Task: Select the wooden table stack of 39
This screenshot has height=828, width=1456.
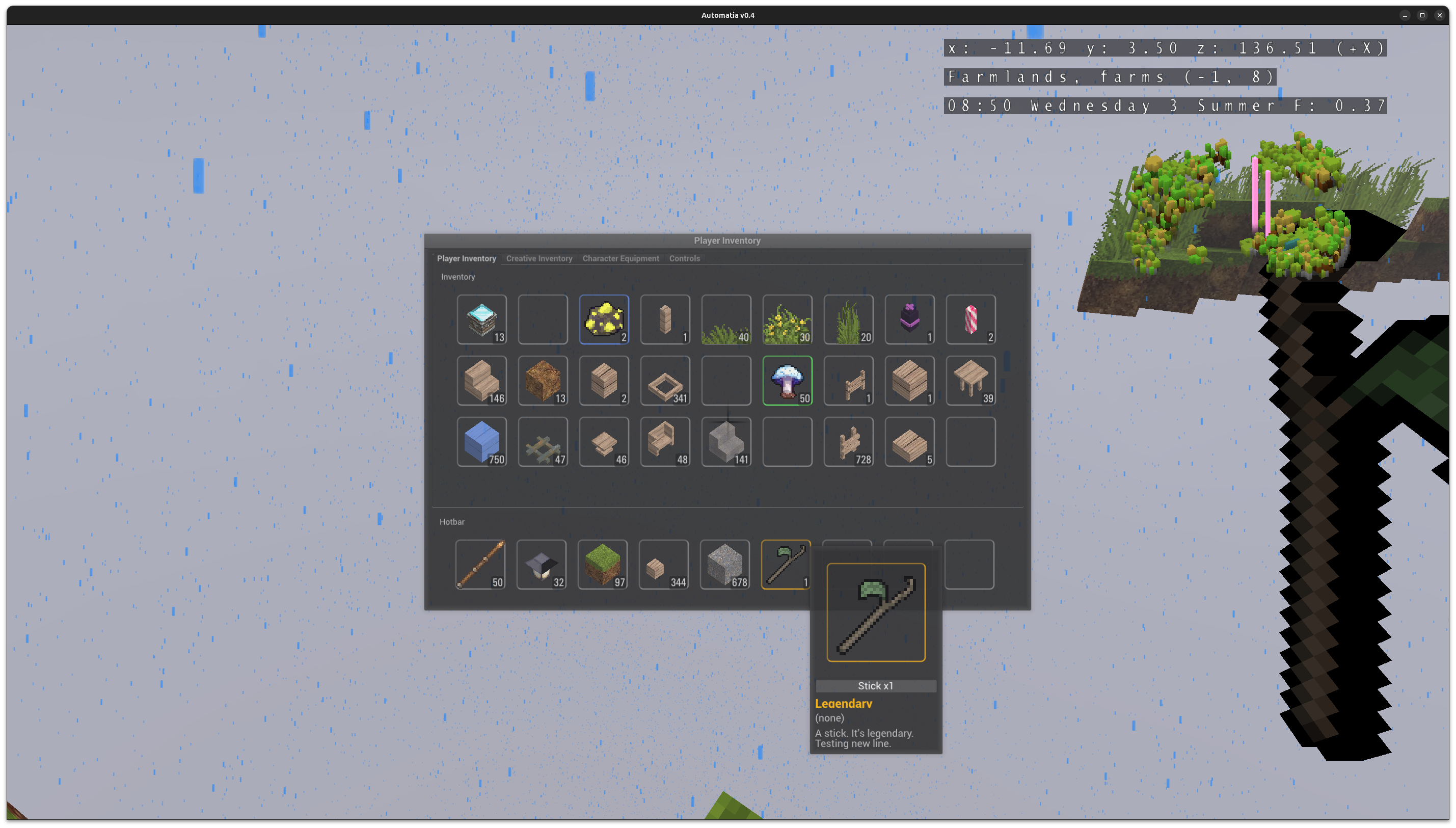Action: click(970, 381)
